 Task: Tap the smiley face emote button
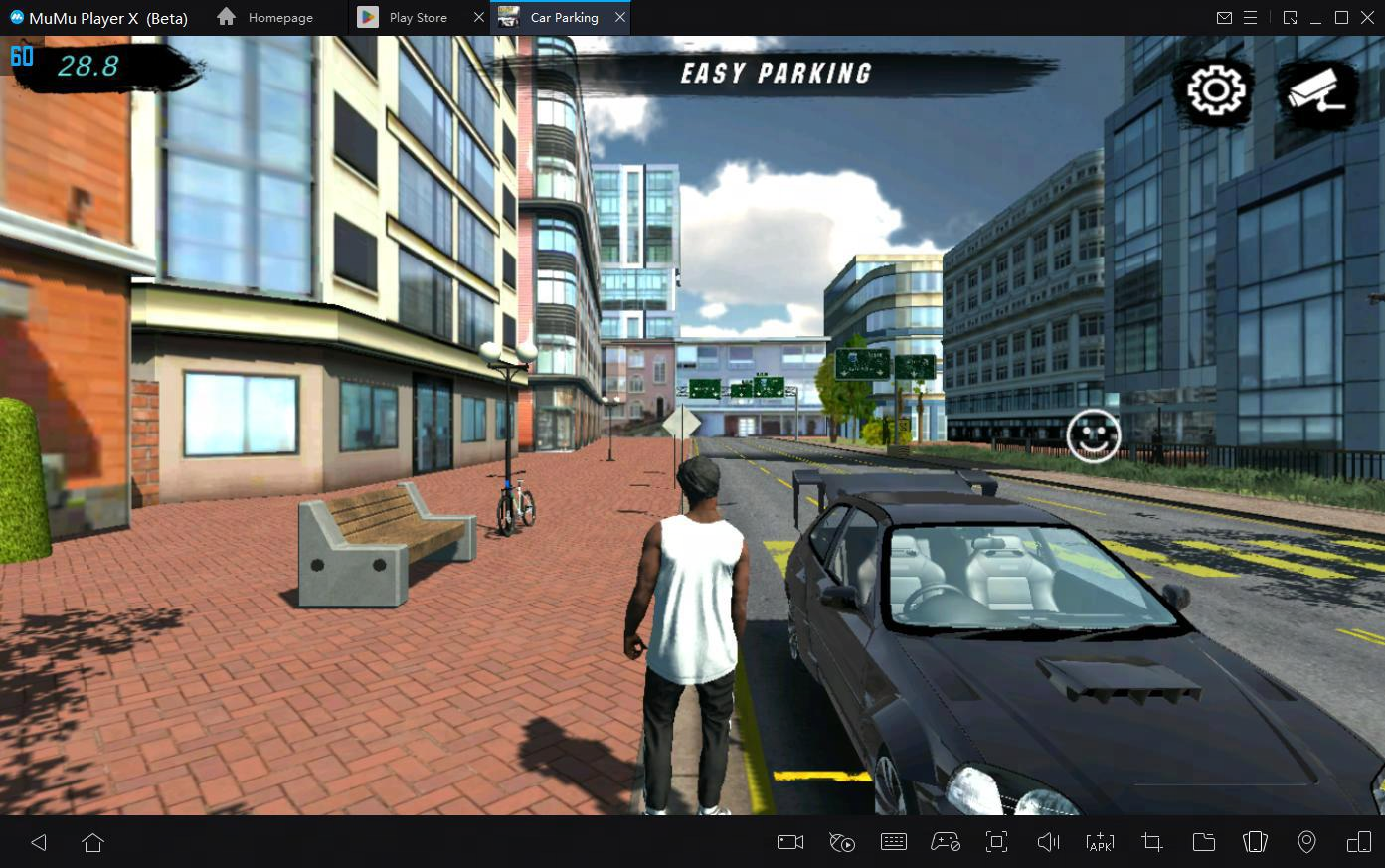point(1093,435)
